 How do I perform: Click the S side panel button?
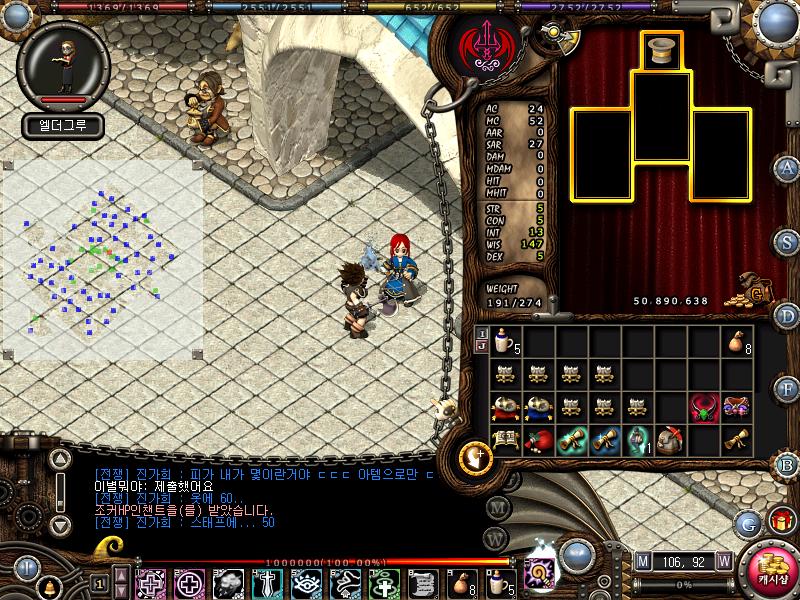(x=788, y=243)
